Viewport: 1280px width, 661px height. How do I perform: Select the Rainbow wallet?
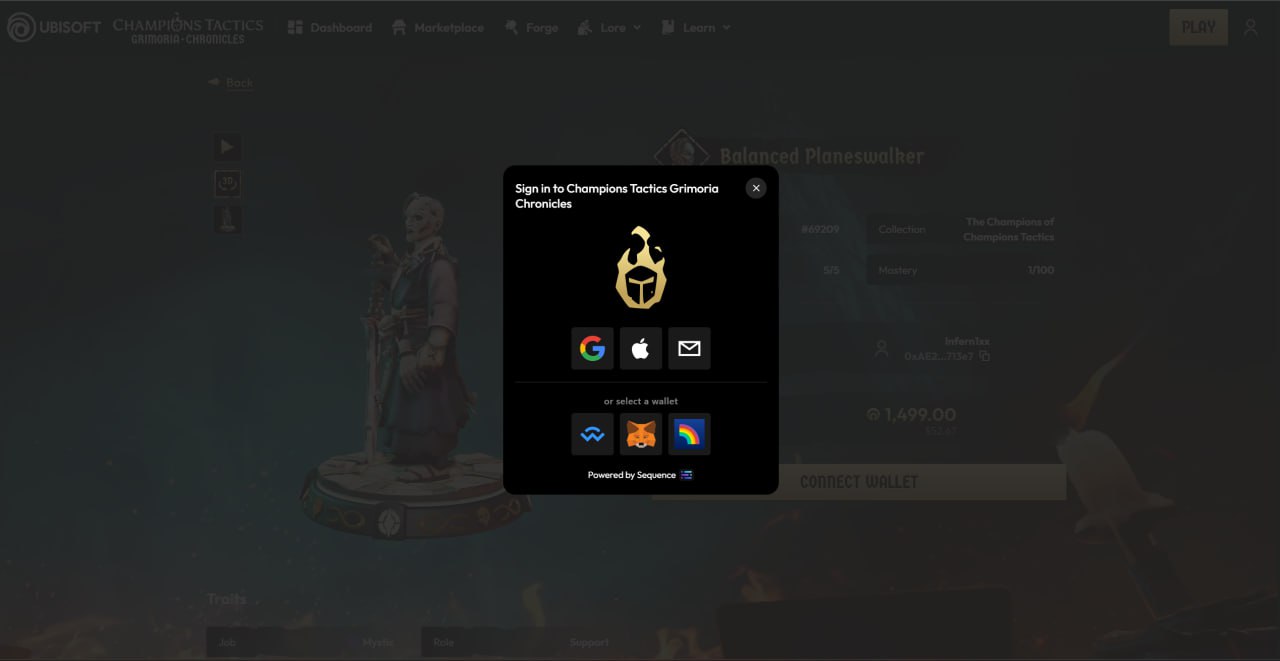point(689,435)
